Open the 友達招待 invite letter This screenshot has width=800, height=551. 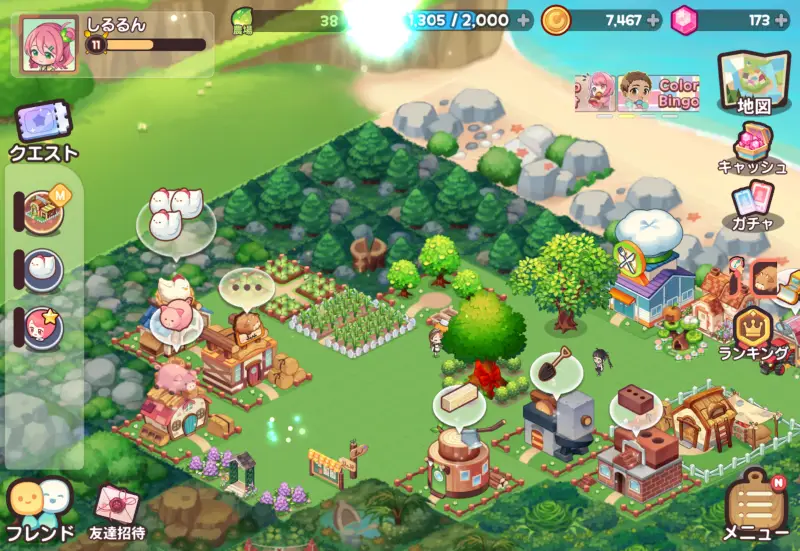tap(117, 510)
